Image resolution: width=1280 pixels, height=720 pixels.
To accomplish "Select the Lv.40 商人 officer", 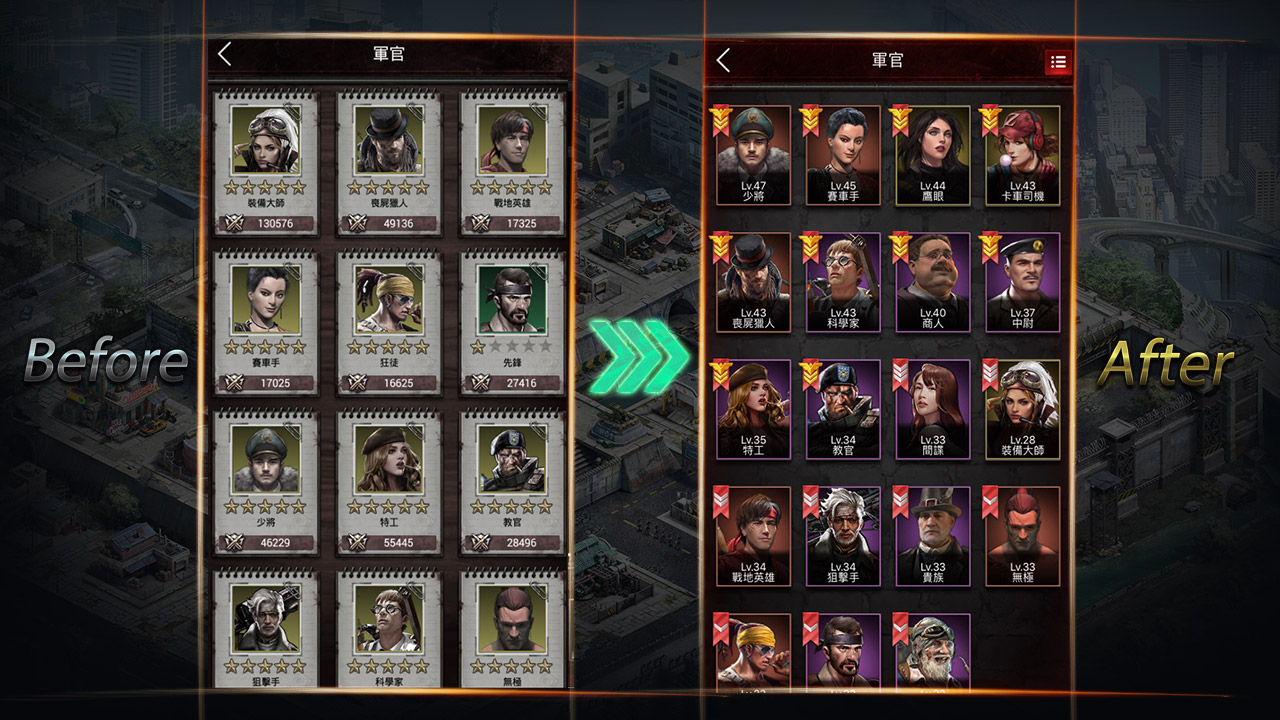I will tap(932, 282).
